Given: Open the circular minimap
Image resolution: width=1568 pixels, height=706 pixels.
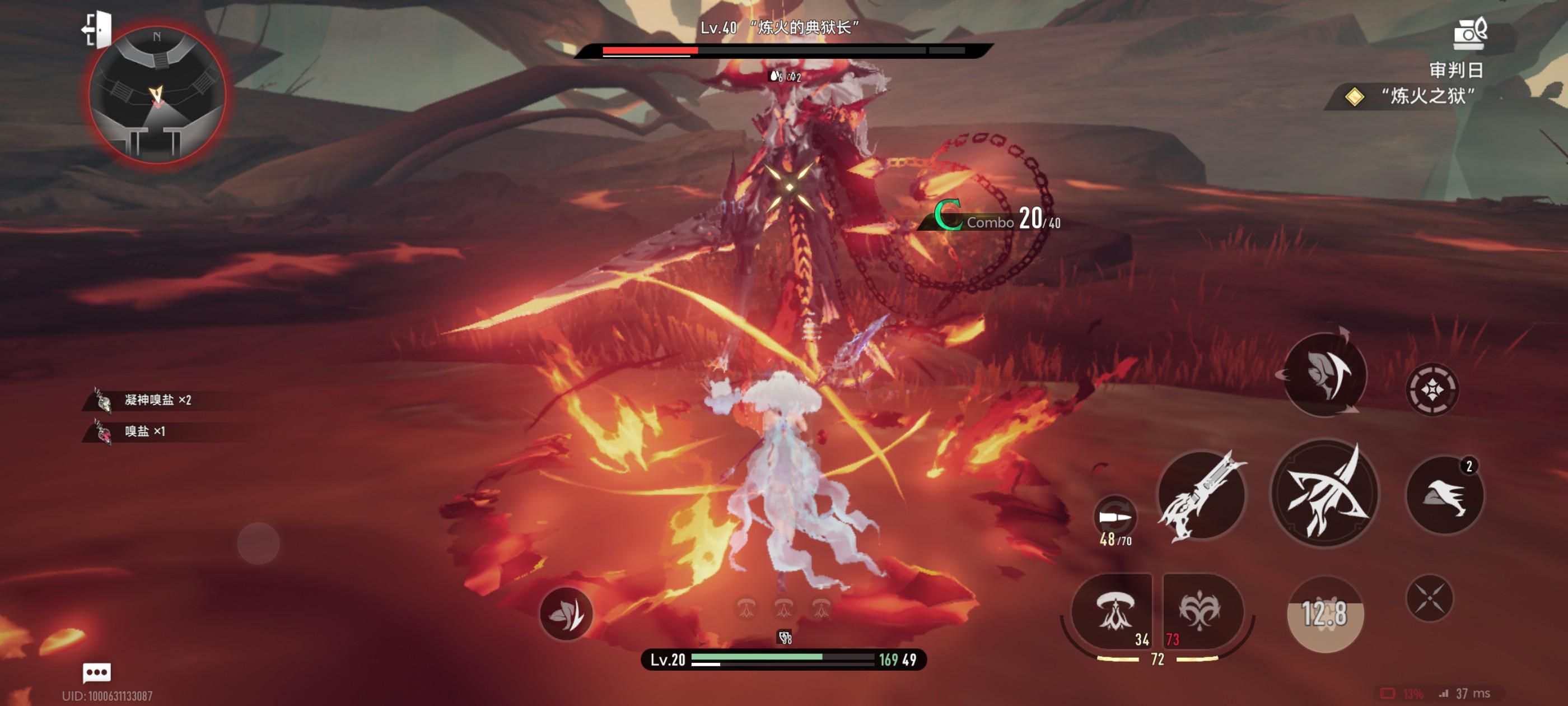Looking at the screenshot, I should [x=157, y=96].
